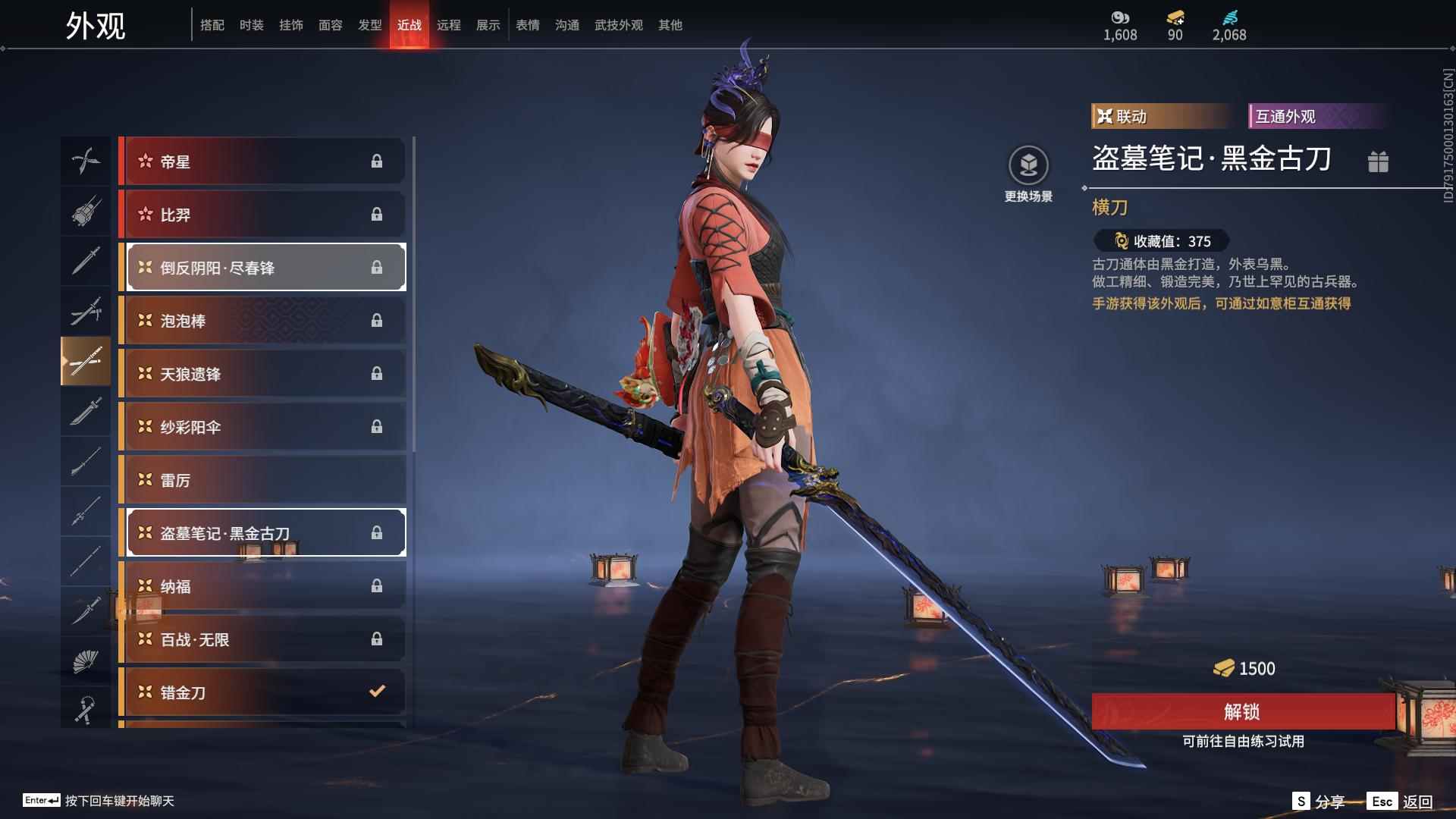
Task: Unlock the weapon with the red 解锁 button
Action: point(1242,711)
